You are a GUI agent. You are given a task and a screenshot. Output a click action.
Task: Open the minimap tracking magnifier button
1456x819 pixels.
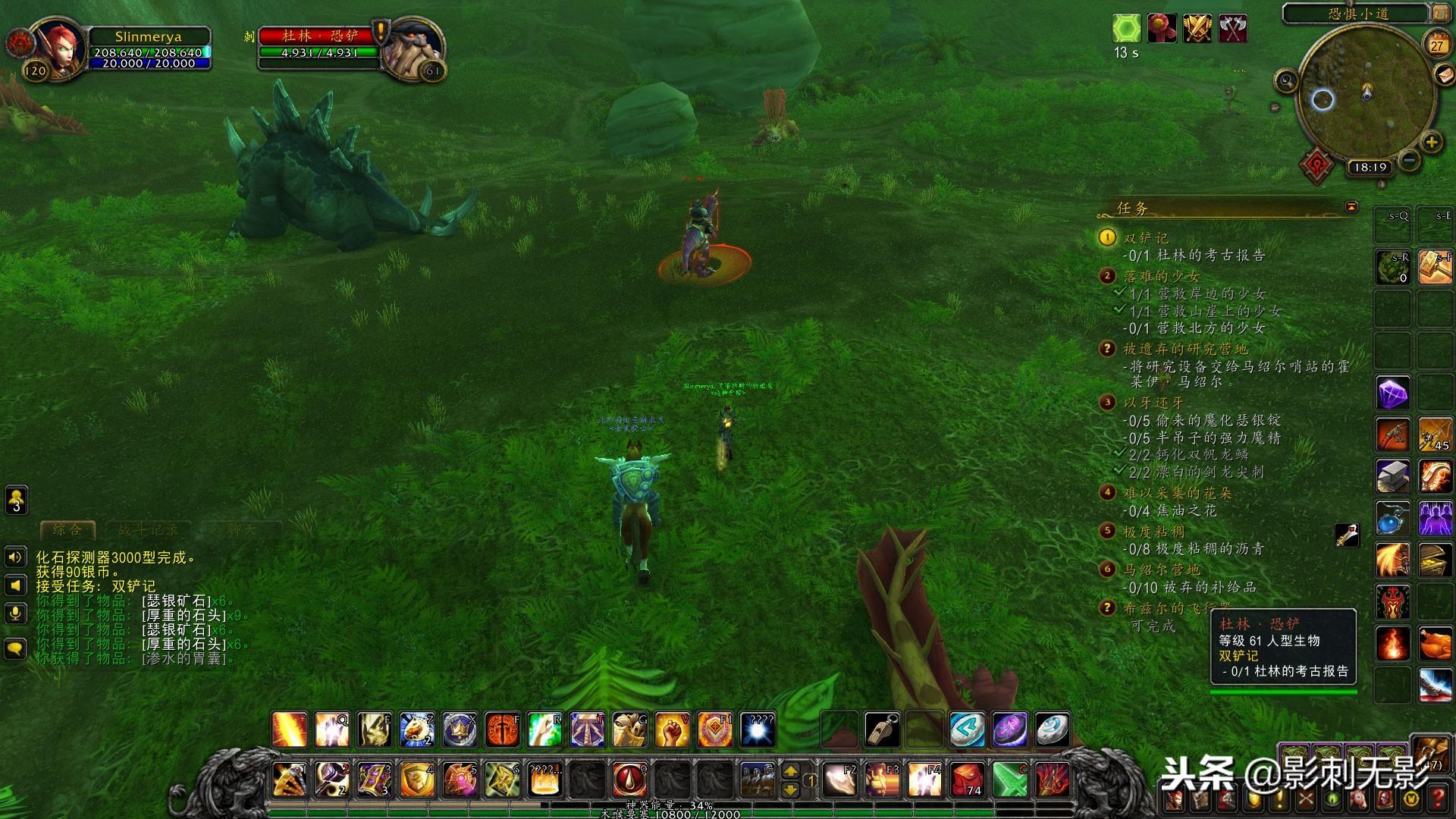tap(1286, 80)
